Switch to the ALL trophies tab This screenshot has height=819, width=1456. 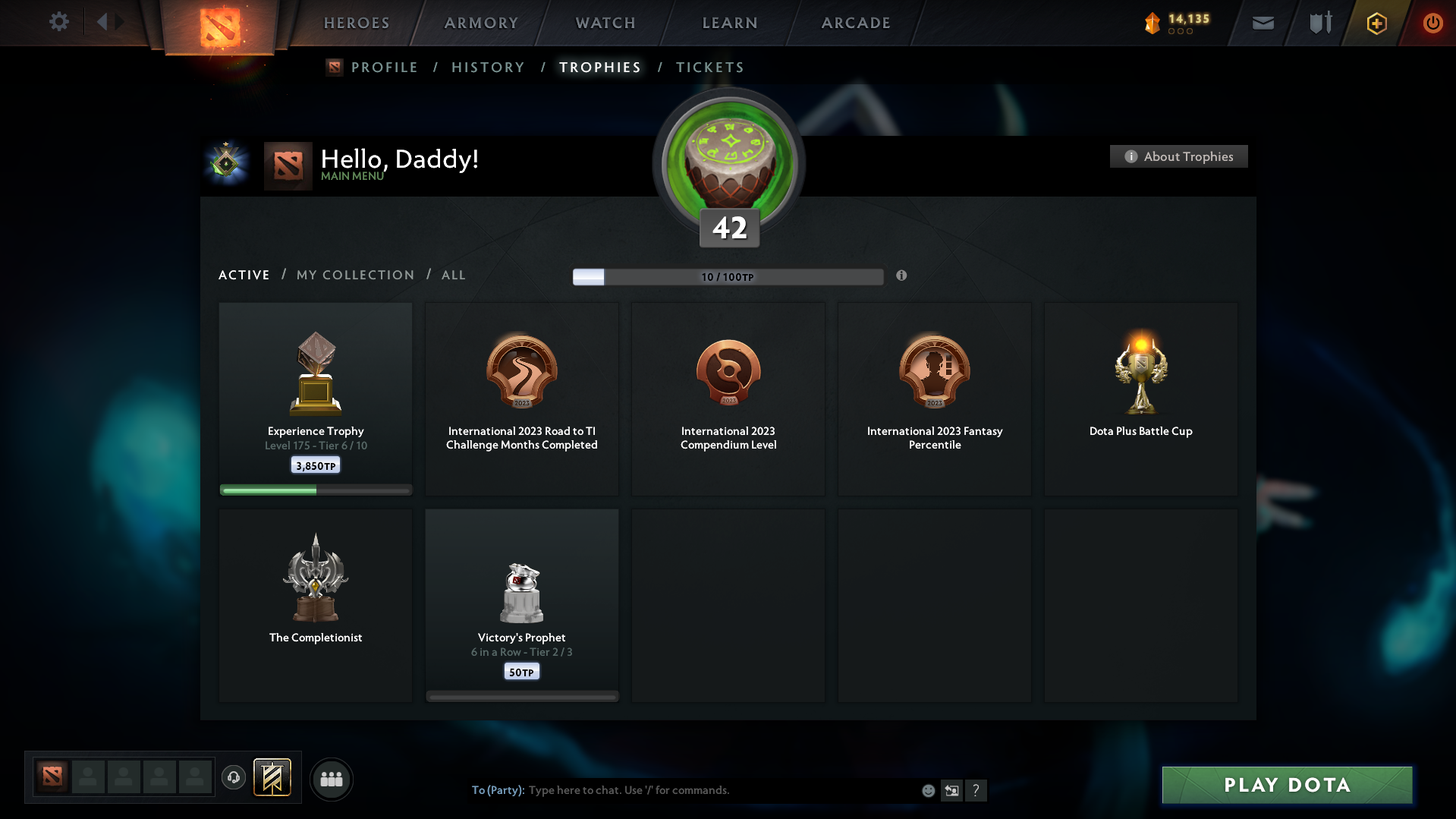tap(453, 275)
